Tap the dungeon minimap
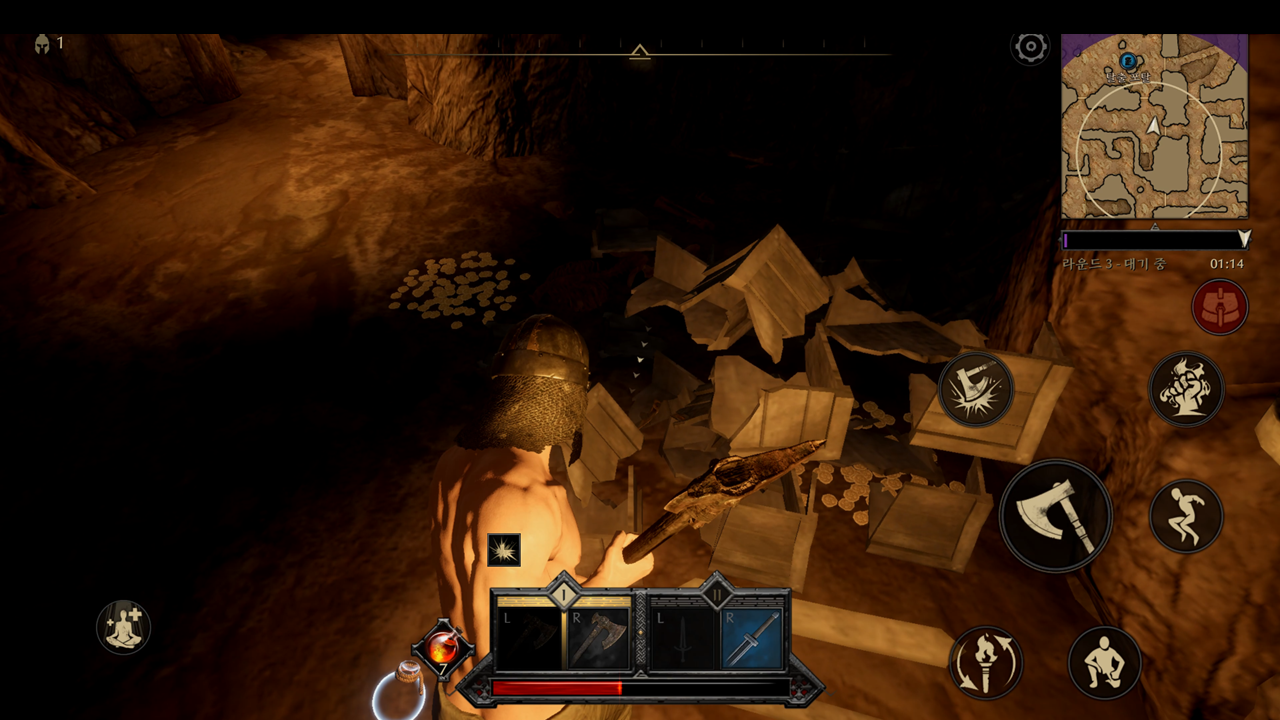The height and width of the screenshot is (720, 1280). click(1154, 126)
